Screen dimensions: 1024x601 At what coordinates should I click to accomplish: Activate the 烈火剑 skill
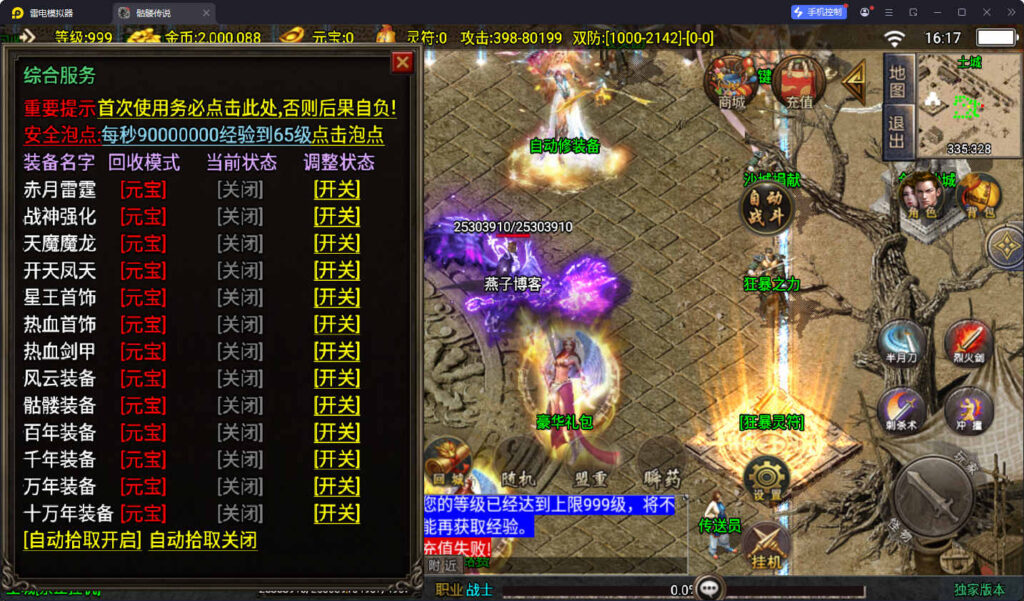click(x=967, y=342)
